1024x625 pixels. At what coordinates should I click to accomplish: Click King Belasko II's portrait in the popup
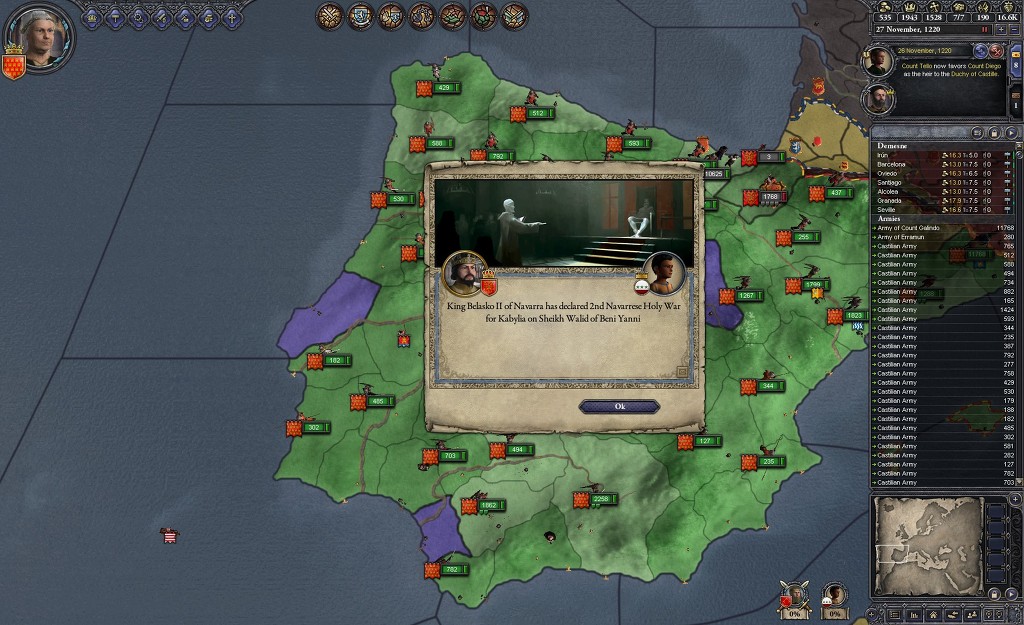(464, 271)
